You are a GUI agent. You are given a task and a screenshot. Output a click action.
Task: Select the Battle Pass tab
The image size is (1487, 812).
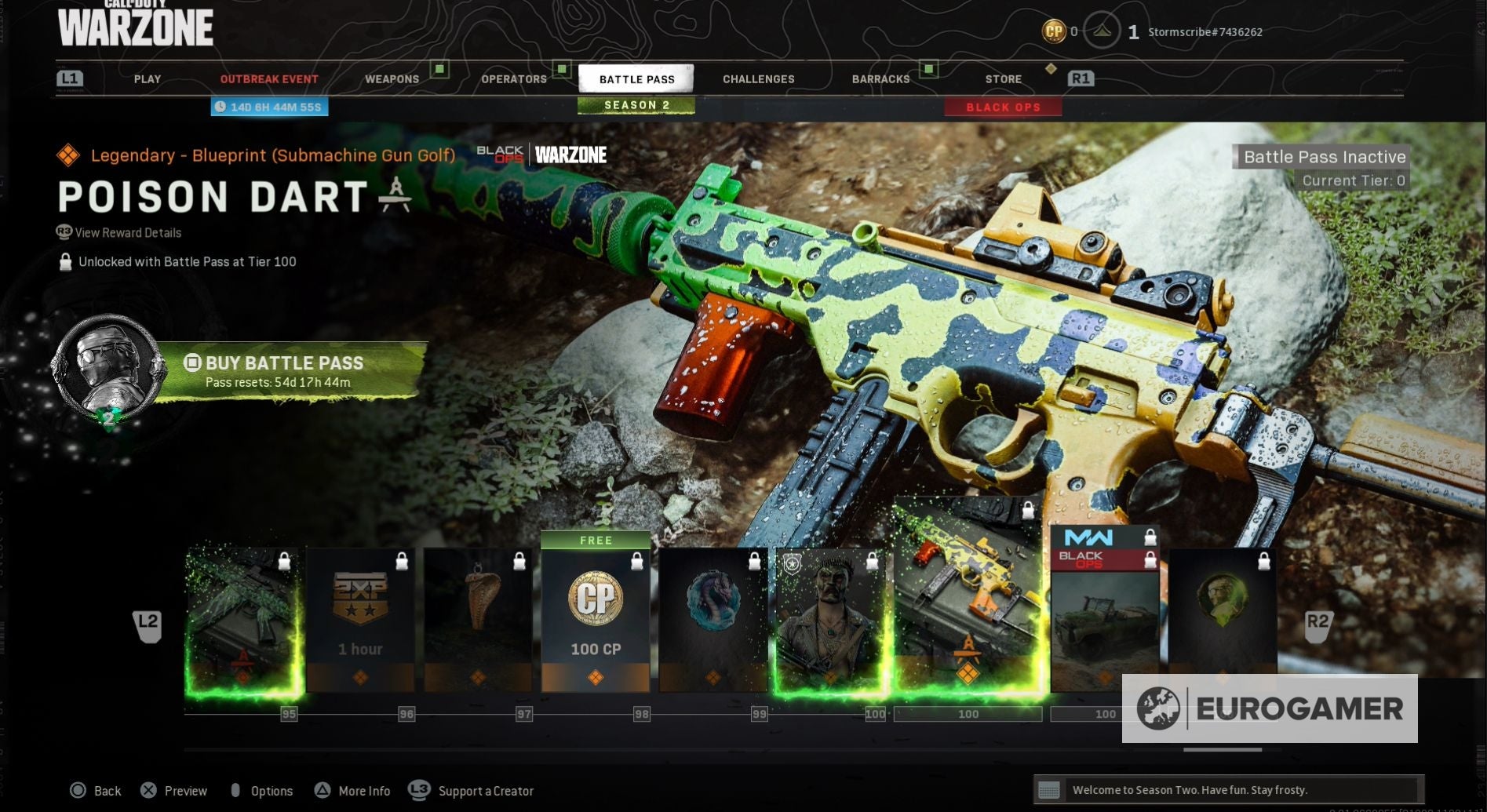point(636,79)
